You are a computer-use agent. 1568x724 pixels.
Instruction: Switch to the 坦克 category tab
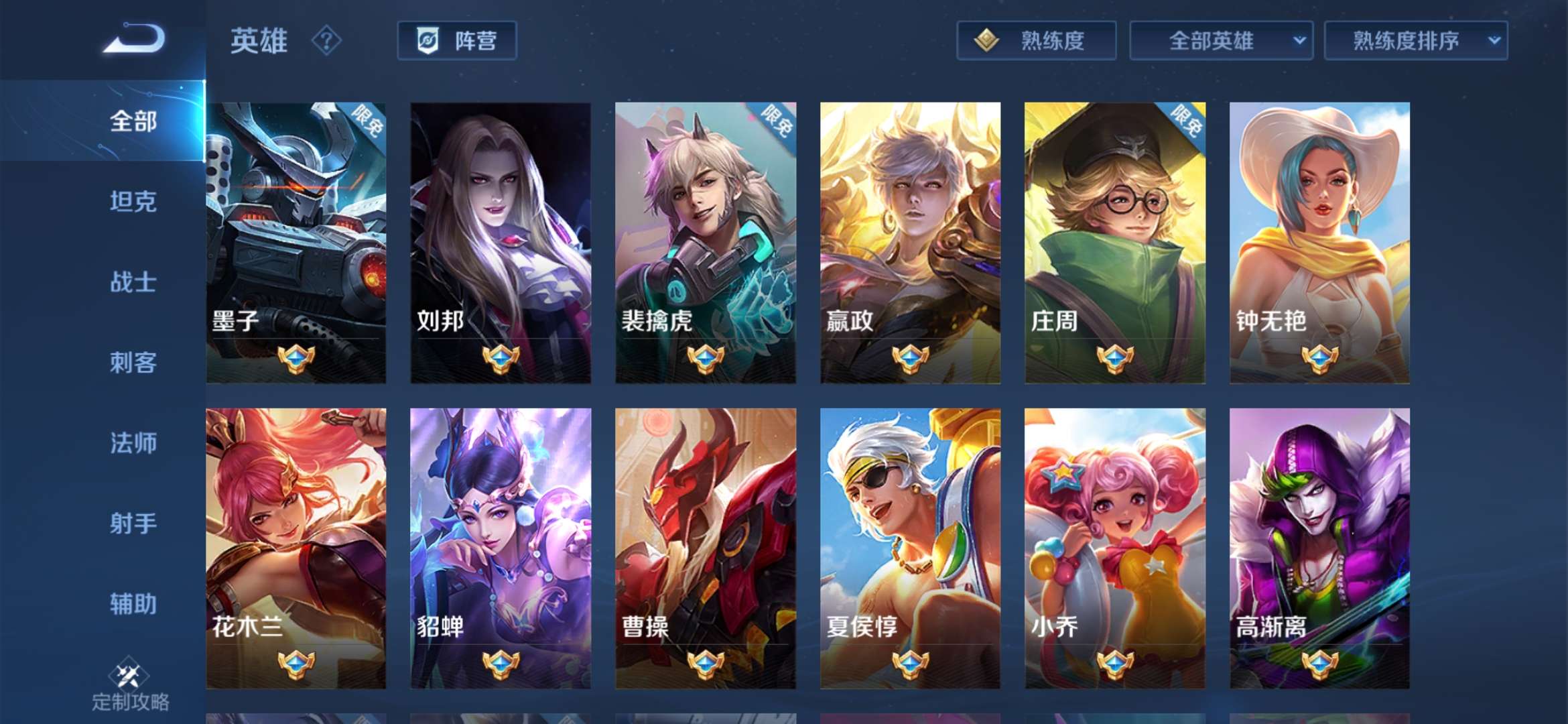tap(132, 203)
